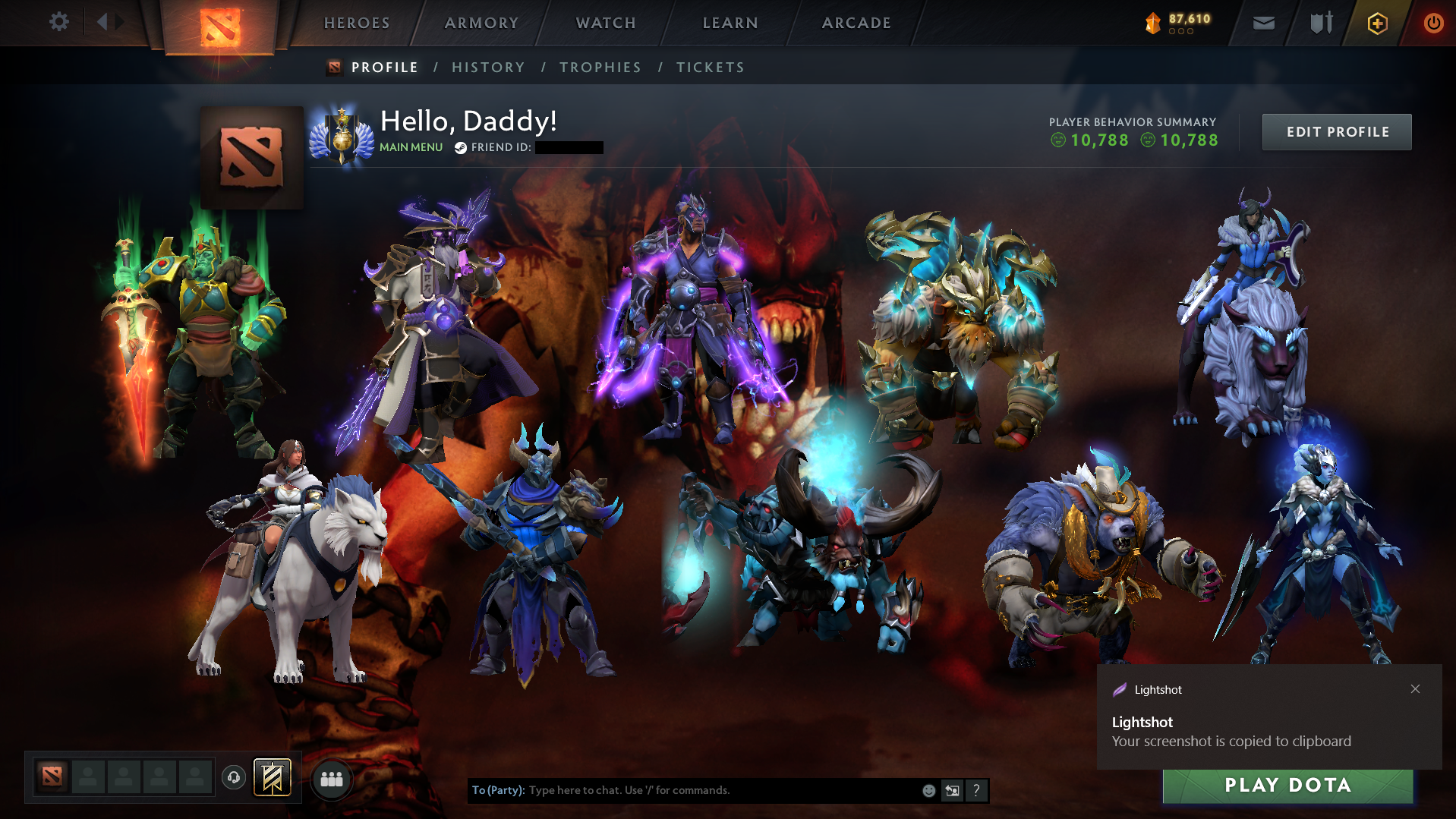Click the chat help question mark
The height and width of the screenshot is (819, 1456).
977,790
